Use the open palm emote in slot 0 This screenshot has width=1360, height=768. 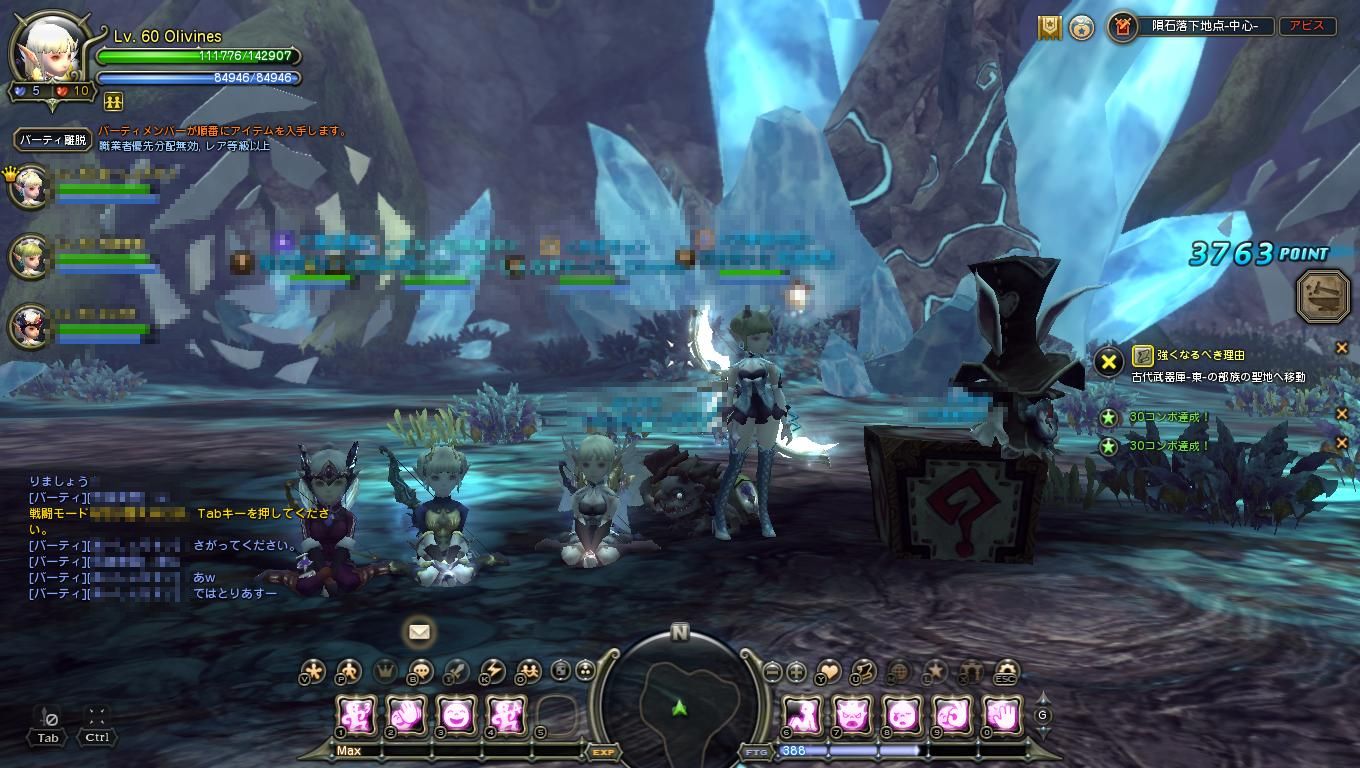click(1001, 716)
